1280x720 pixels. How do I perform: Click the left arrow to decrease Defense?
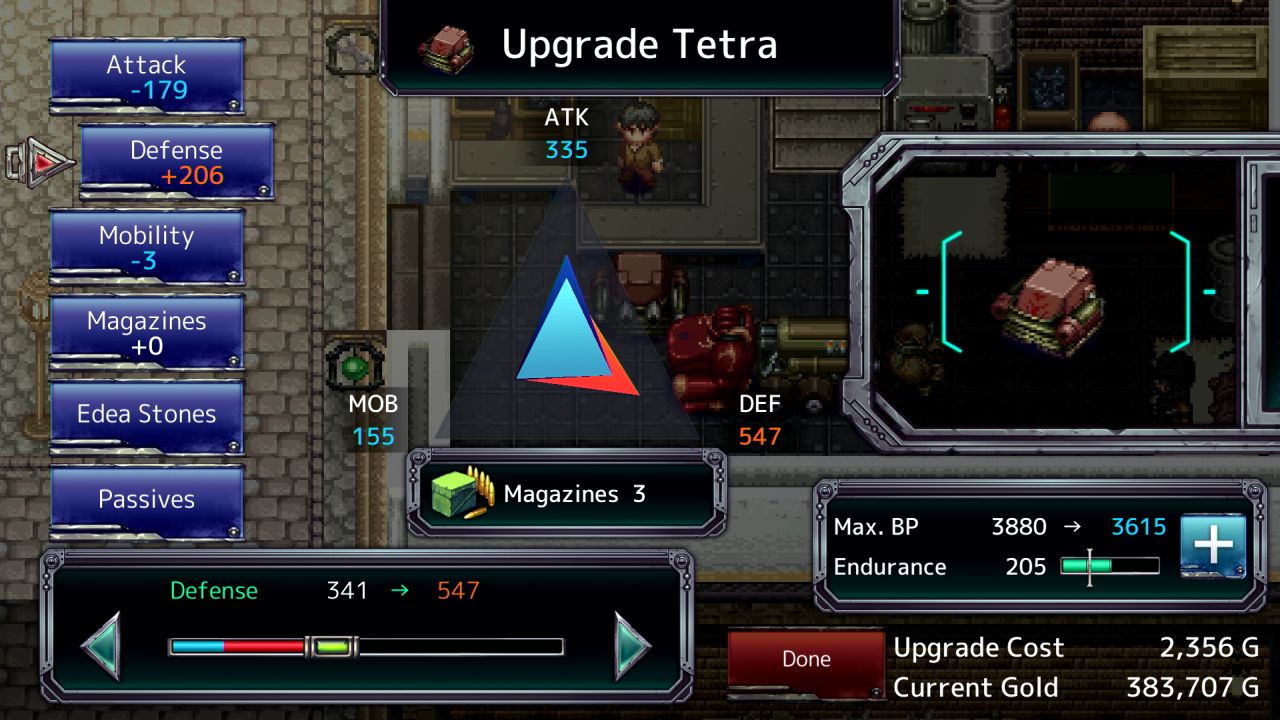point(100,646)
